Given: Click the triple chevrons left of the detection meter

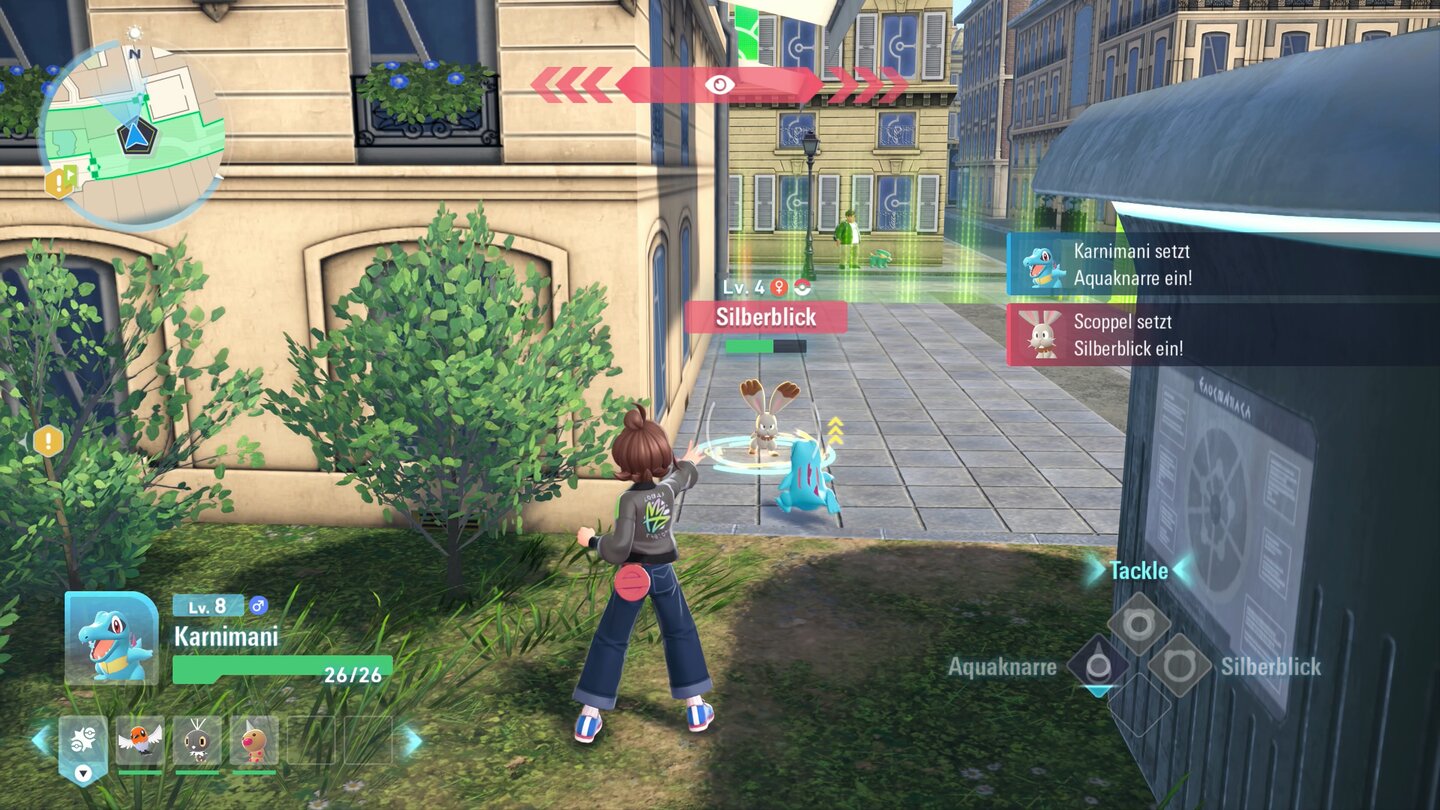Looking at the screenshot, I should coord(570,85).
